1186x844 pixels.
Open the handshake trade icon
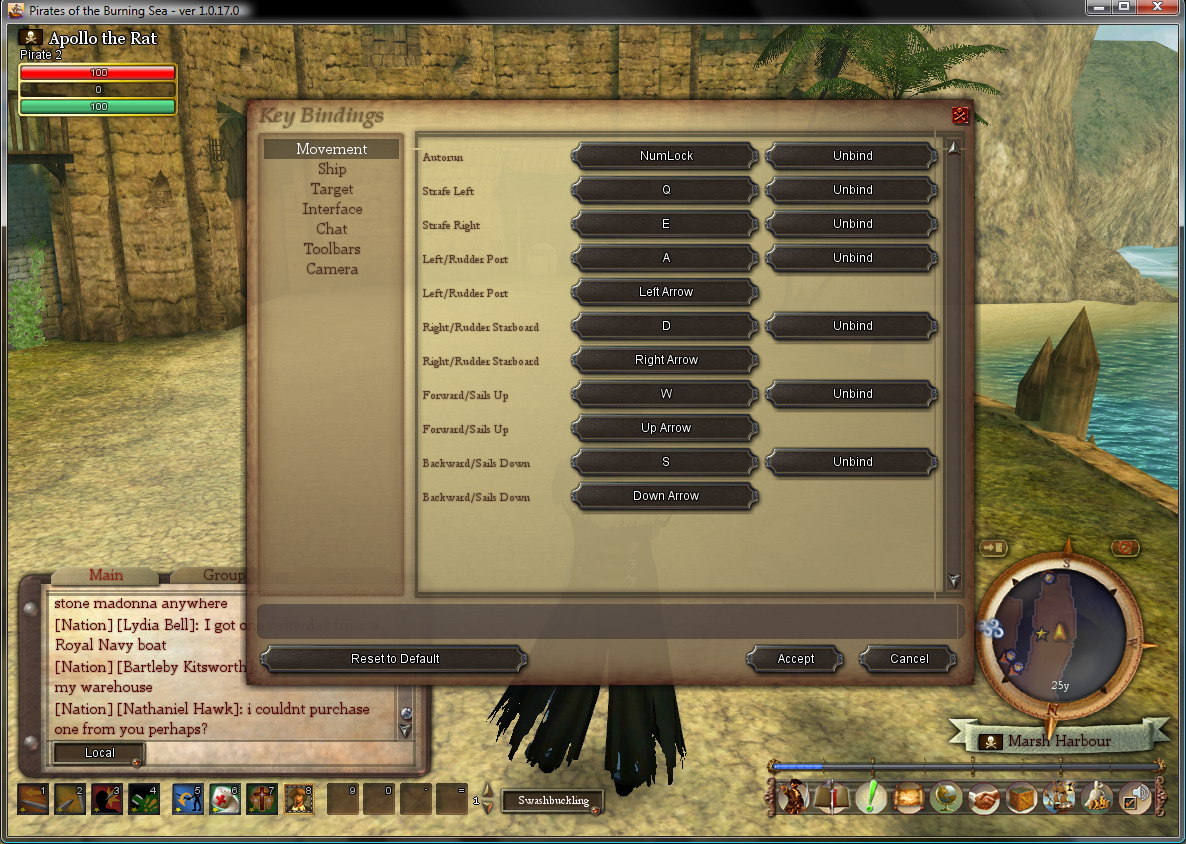click(984, 798)
